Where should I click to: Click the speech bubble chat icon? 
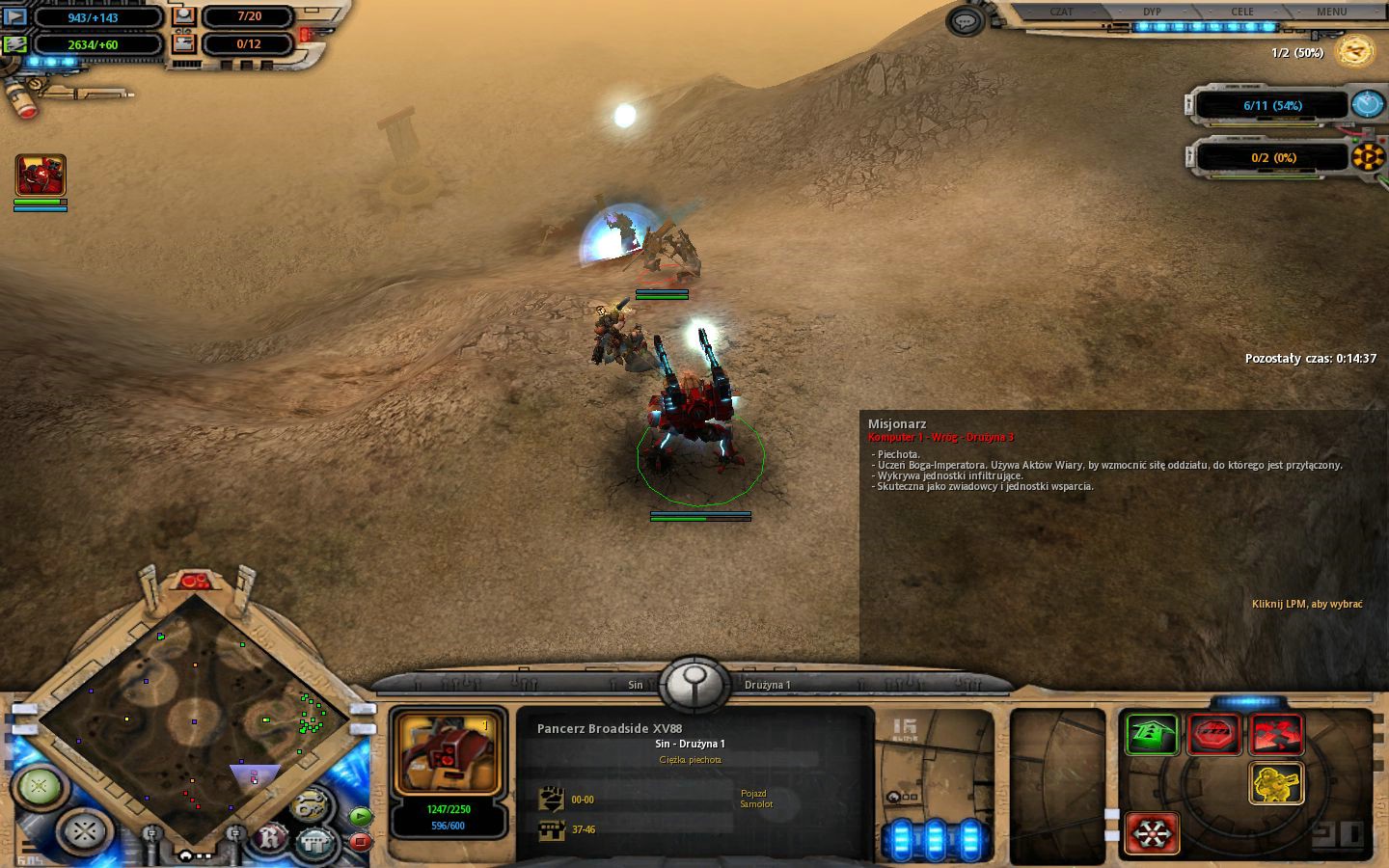tap(965, 21)
